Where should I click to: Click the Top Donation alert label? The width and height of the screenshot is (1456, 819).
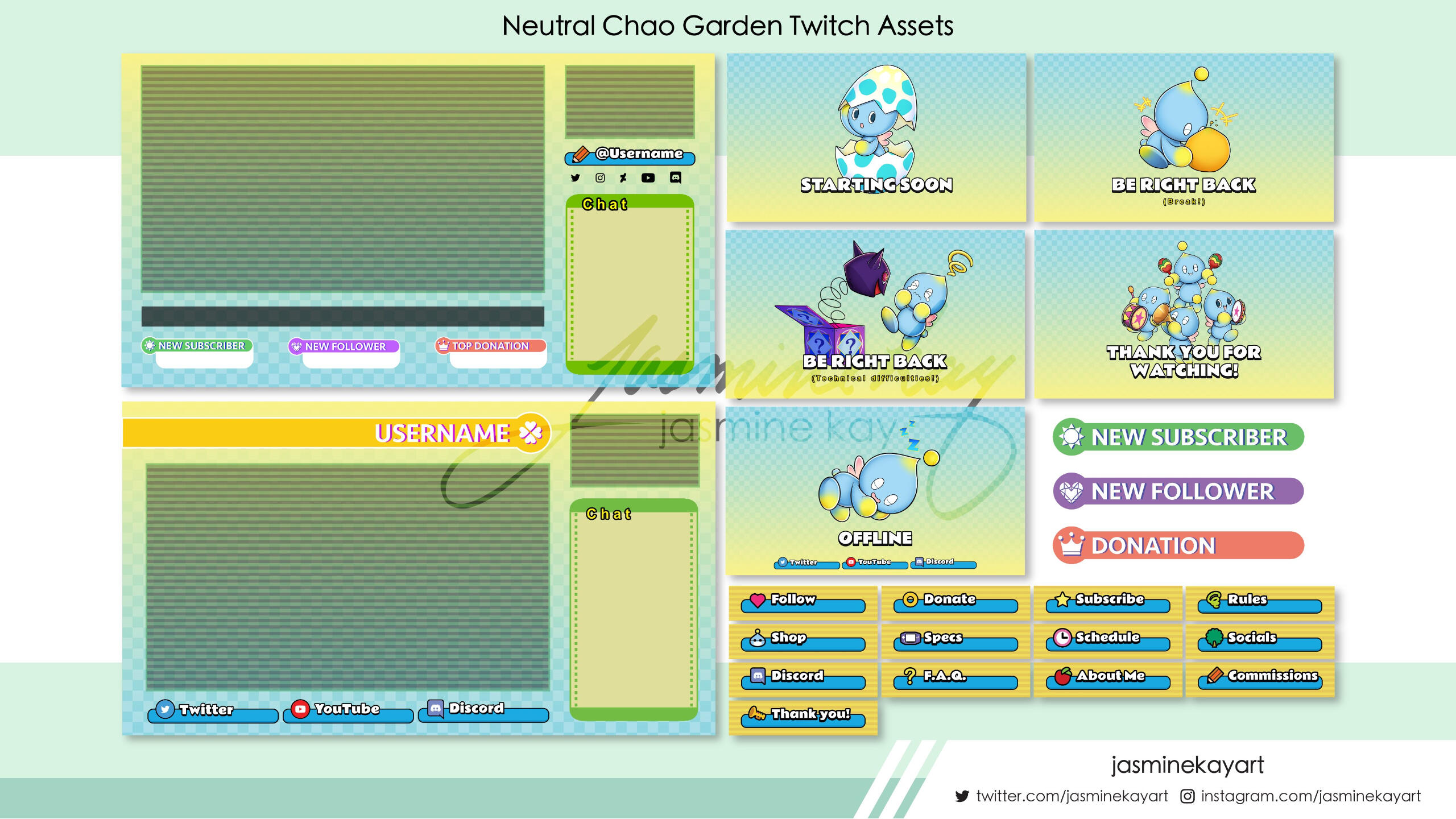point(490,346)
